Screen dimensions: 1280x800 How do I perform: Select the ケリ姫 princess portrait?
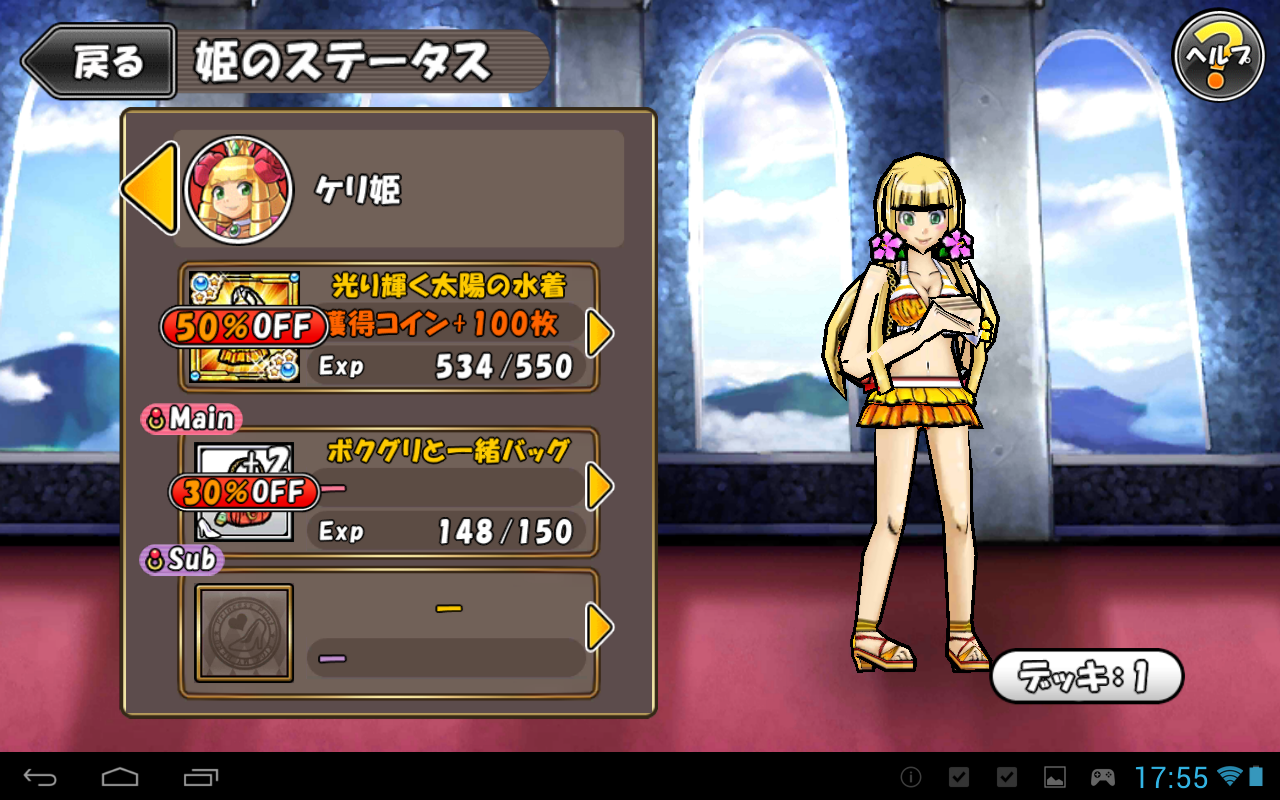238,190
